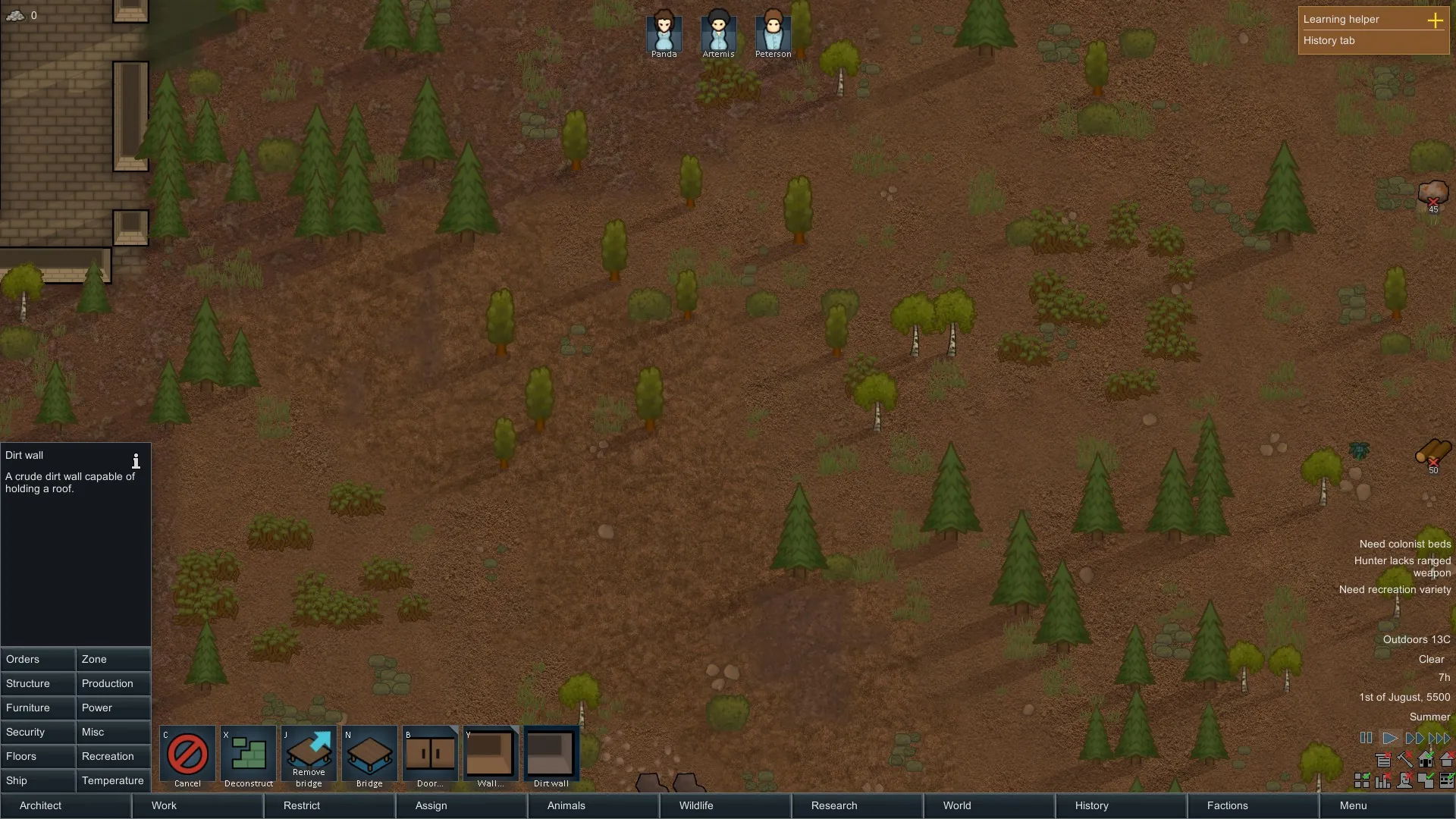1456x819 pixels.
Task: Open Dirt wall info button
Action: click(136, 461)
